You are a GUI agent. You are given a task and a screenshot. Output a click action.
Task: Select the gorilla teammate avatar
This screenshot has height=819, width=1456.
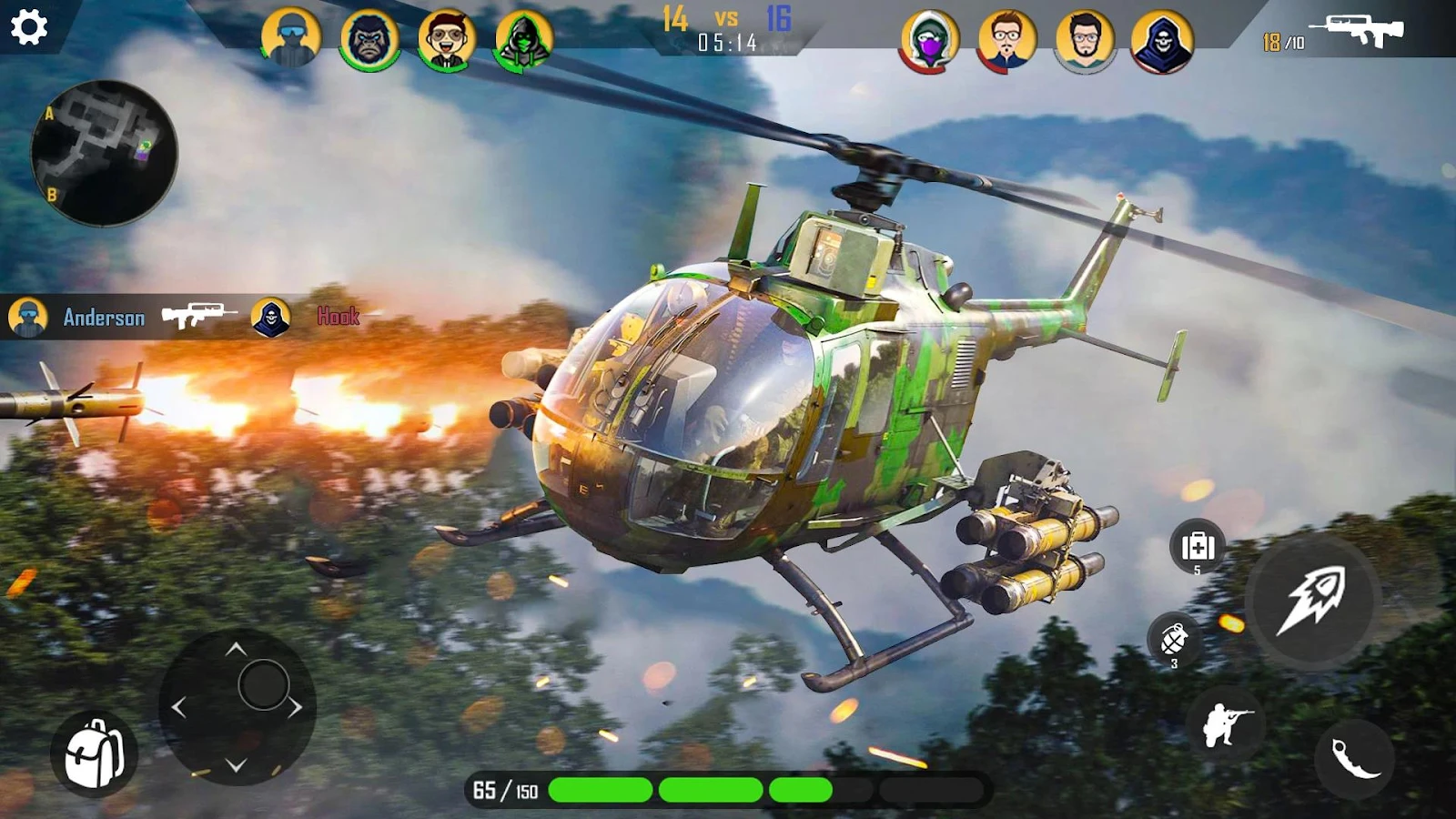point(368,37)
